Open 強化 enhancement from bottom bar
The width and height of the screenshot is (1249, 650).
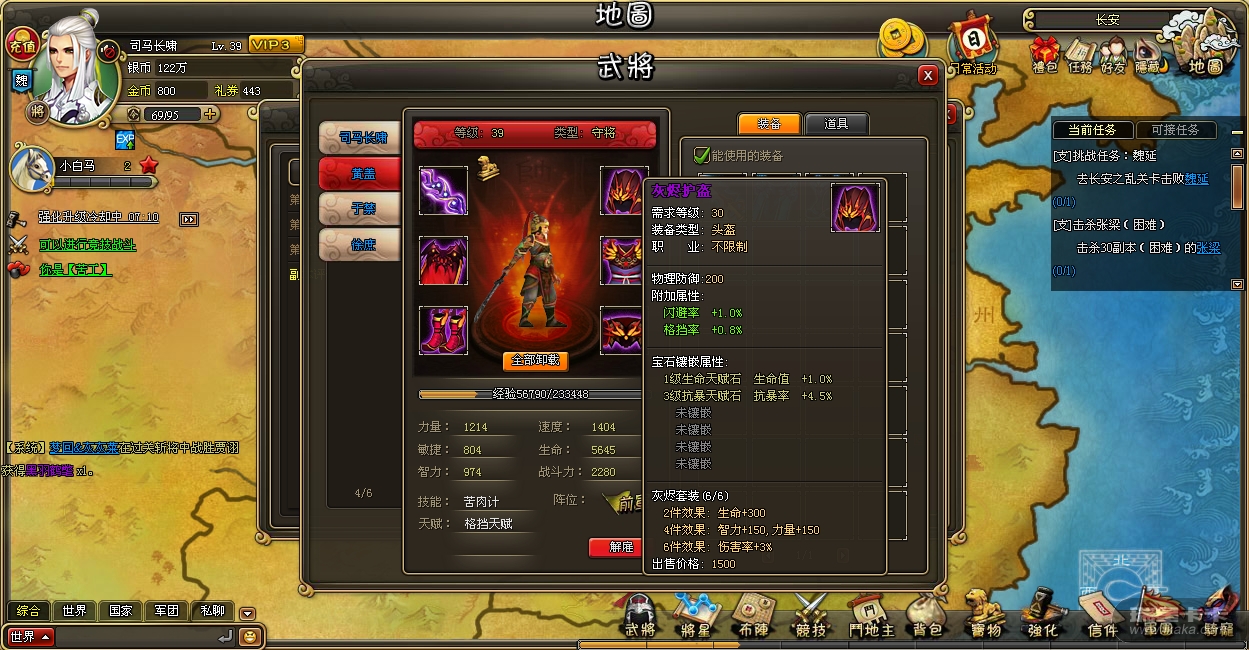click(x=1042, y=614)
